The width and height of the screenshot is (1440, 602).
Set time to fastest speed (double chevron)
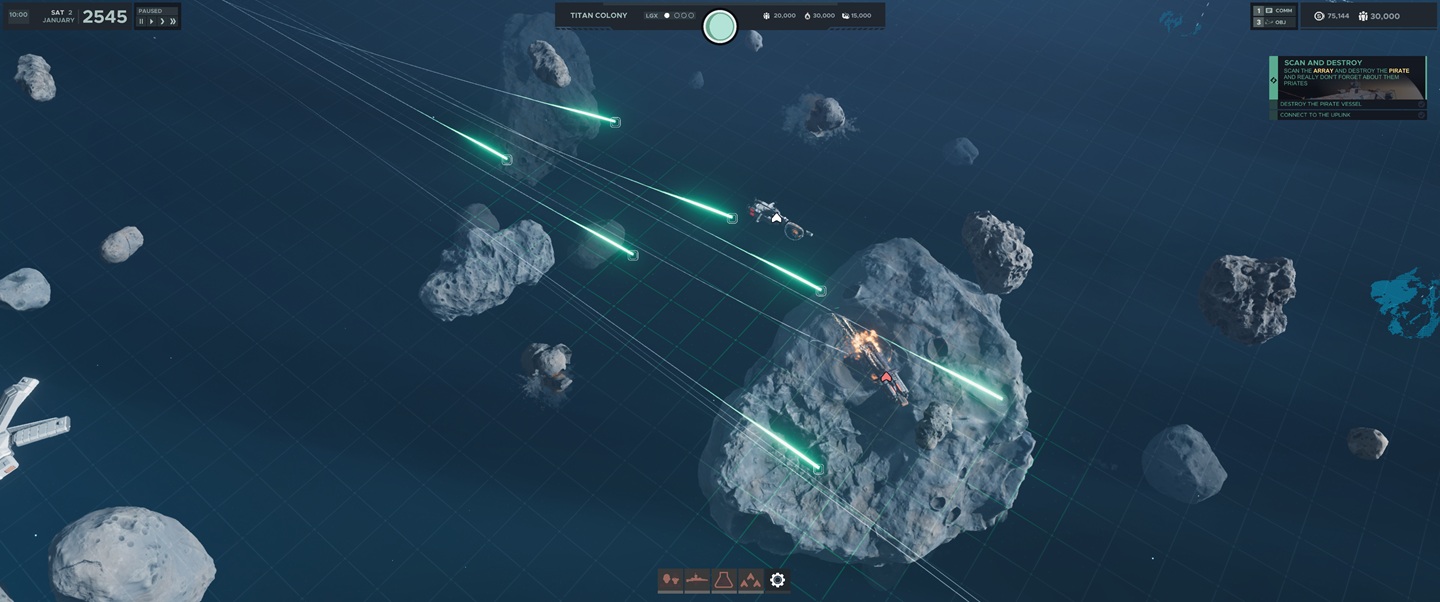click(173, 21)
